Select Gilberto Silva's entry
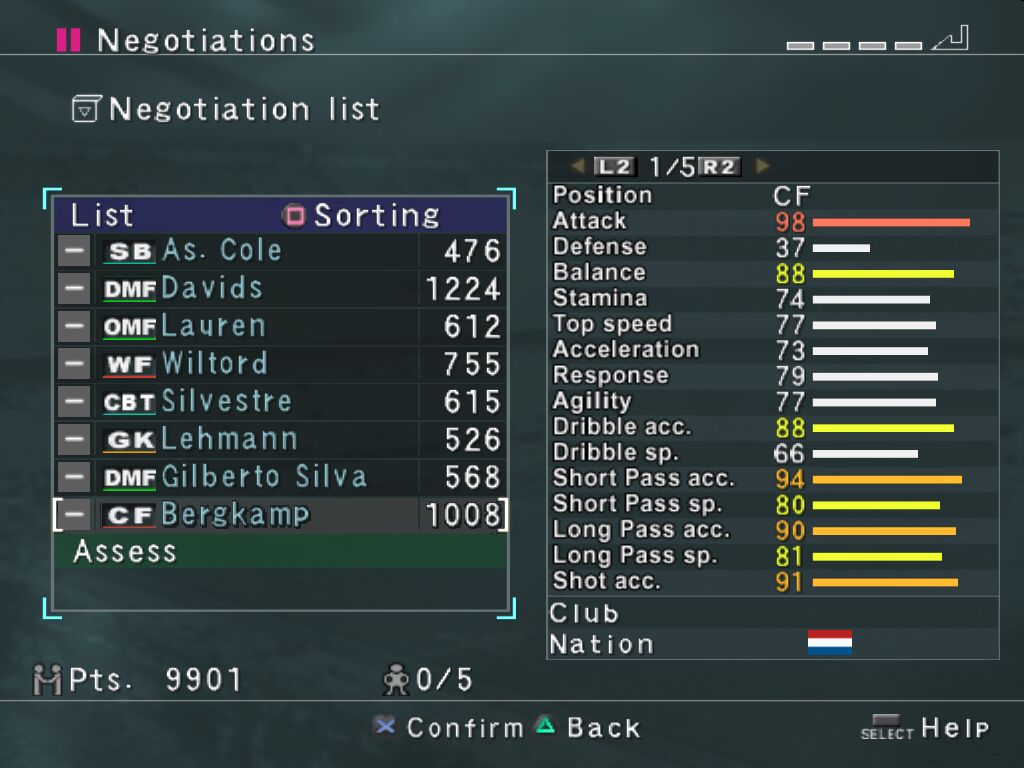Viewport: 1024px width, 768px height. click(x=280, y=477)
